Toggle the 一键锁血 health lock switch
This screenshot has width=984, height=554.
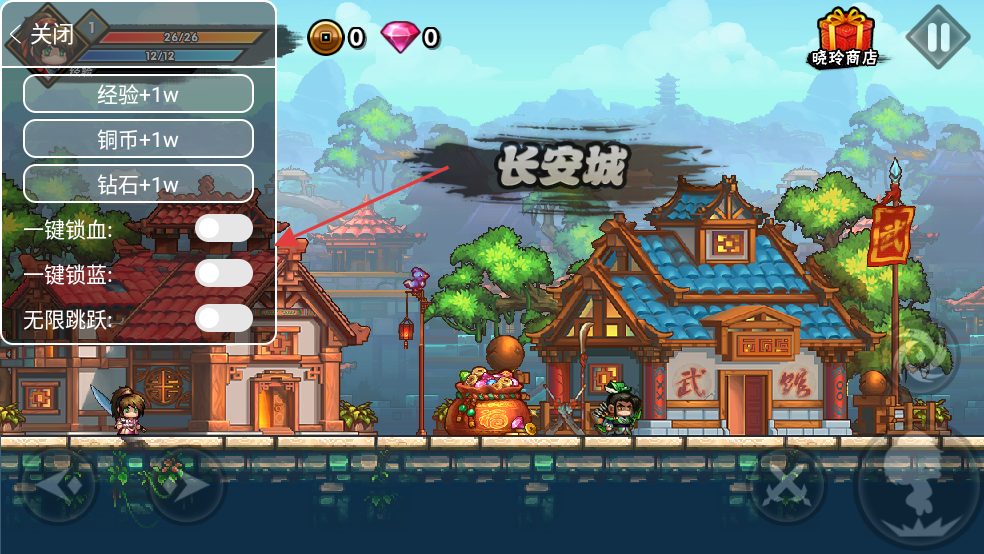pyautogui.click(x=223, y=229)
